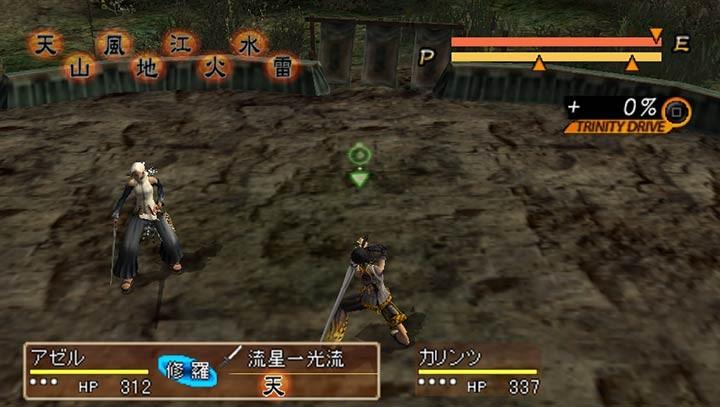Select the 流星一光流 skill entry
Viewport: 720px width, 407px height.
click(295, 360)
